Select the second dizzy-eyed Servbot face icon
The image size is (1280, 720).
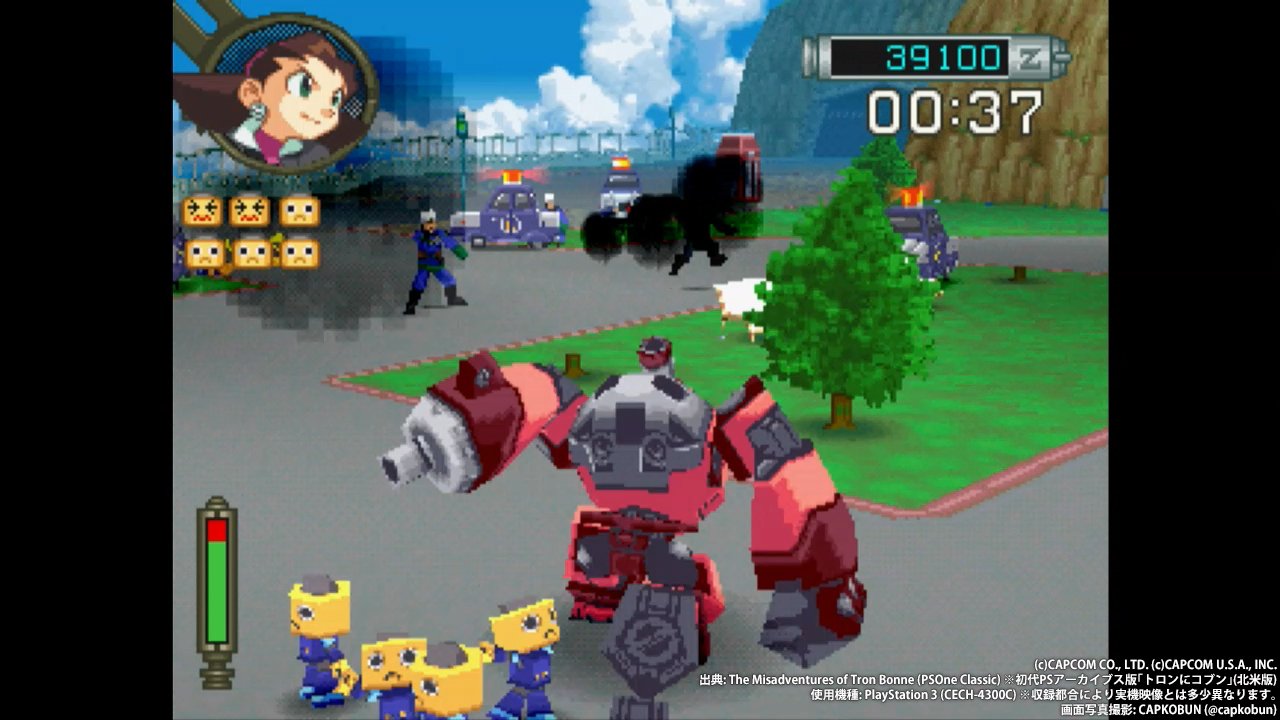pyautogui.click(x=251, y=211)
